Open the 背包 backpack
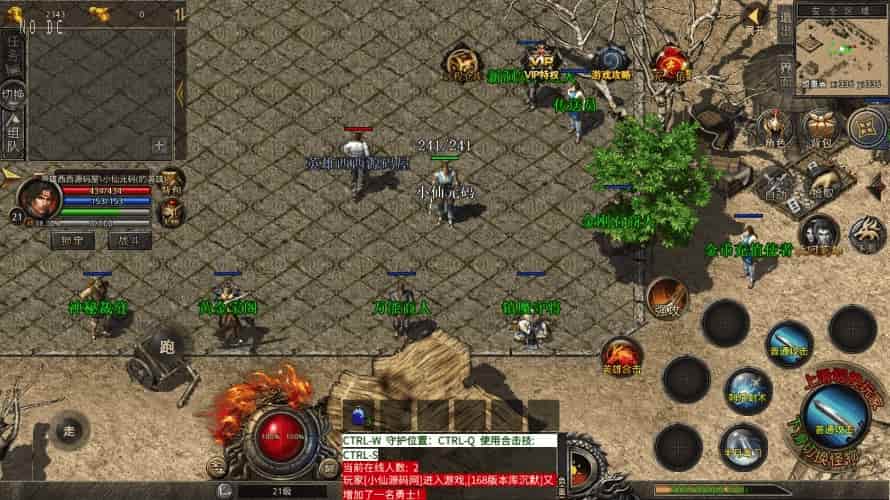This screenshot has width=890, height=500. [x=820, y=128]
